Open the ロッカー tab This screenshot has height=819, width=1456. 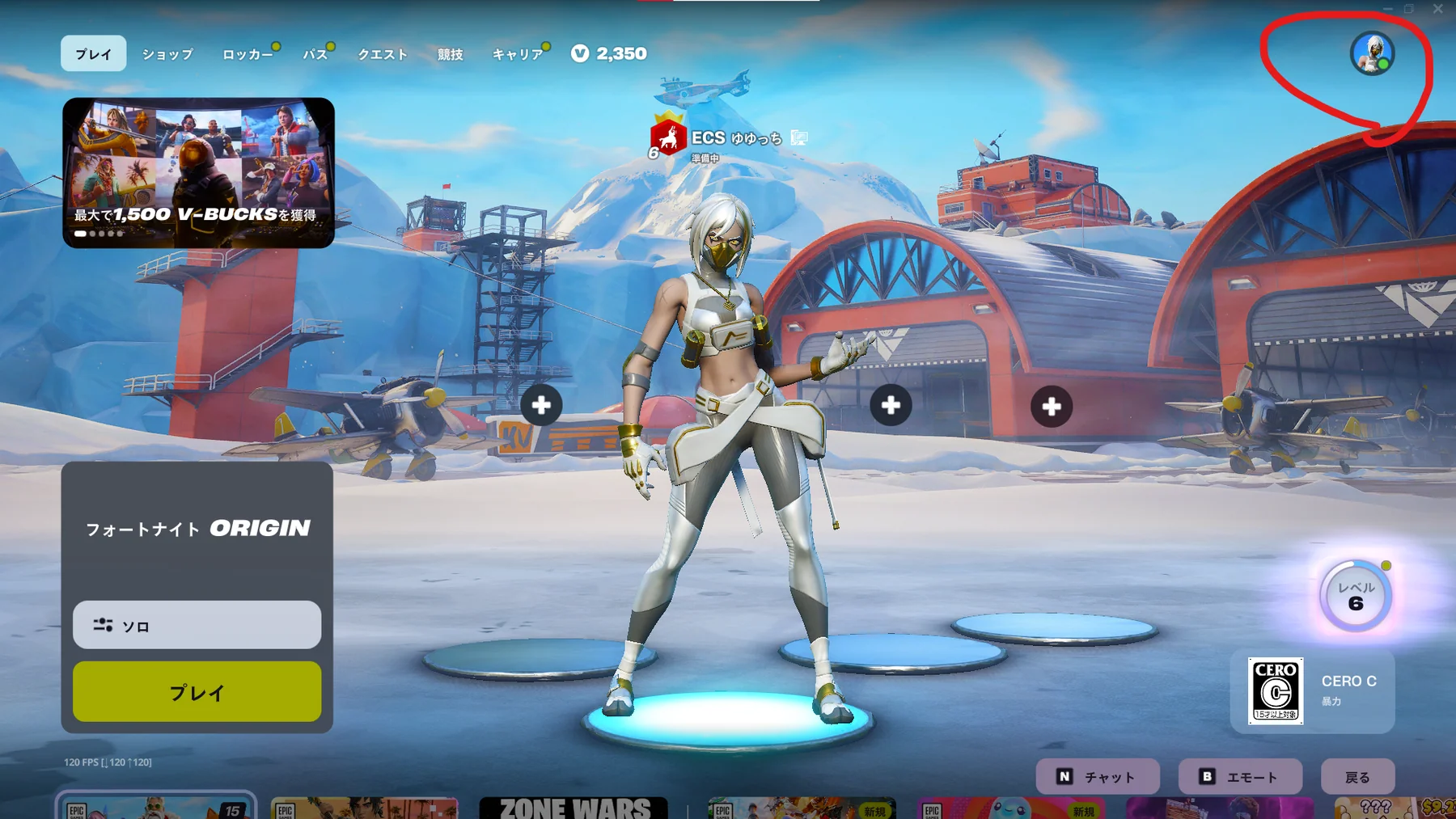(x=248, y=53)
